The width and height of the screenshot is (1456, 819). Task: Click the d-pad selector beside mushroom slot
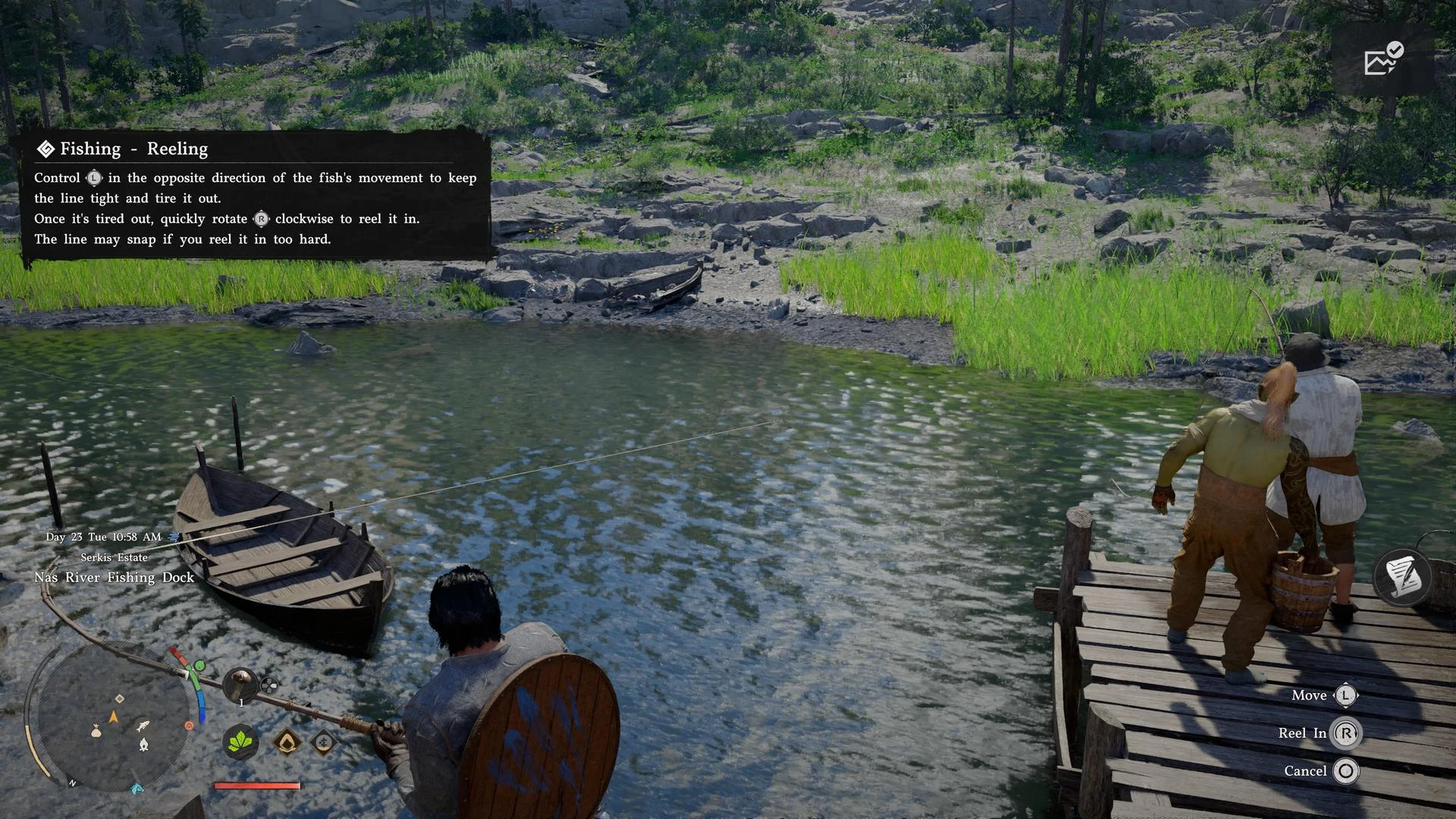[269, 686]
